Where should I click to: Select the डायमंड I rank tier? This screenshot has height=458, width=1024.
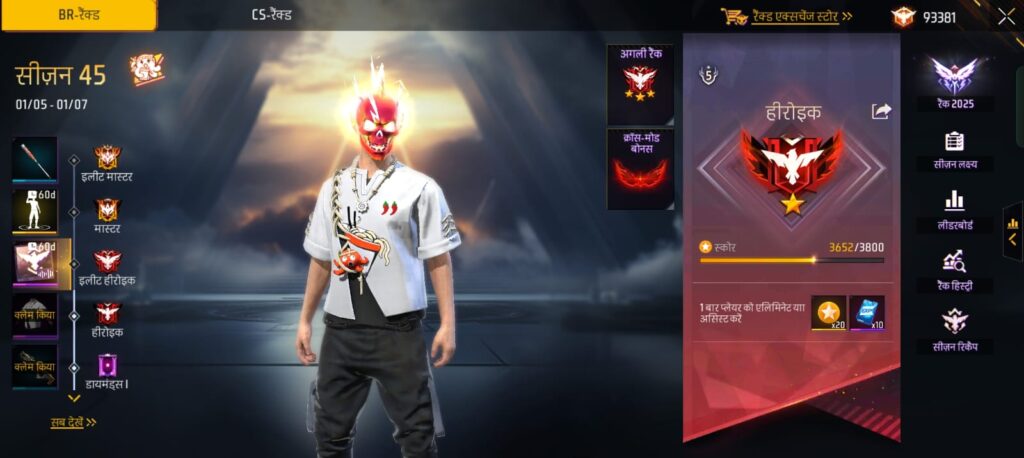[107, 371]
